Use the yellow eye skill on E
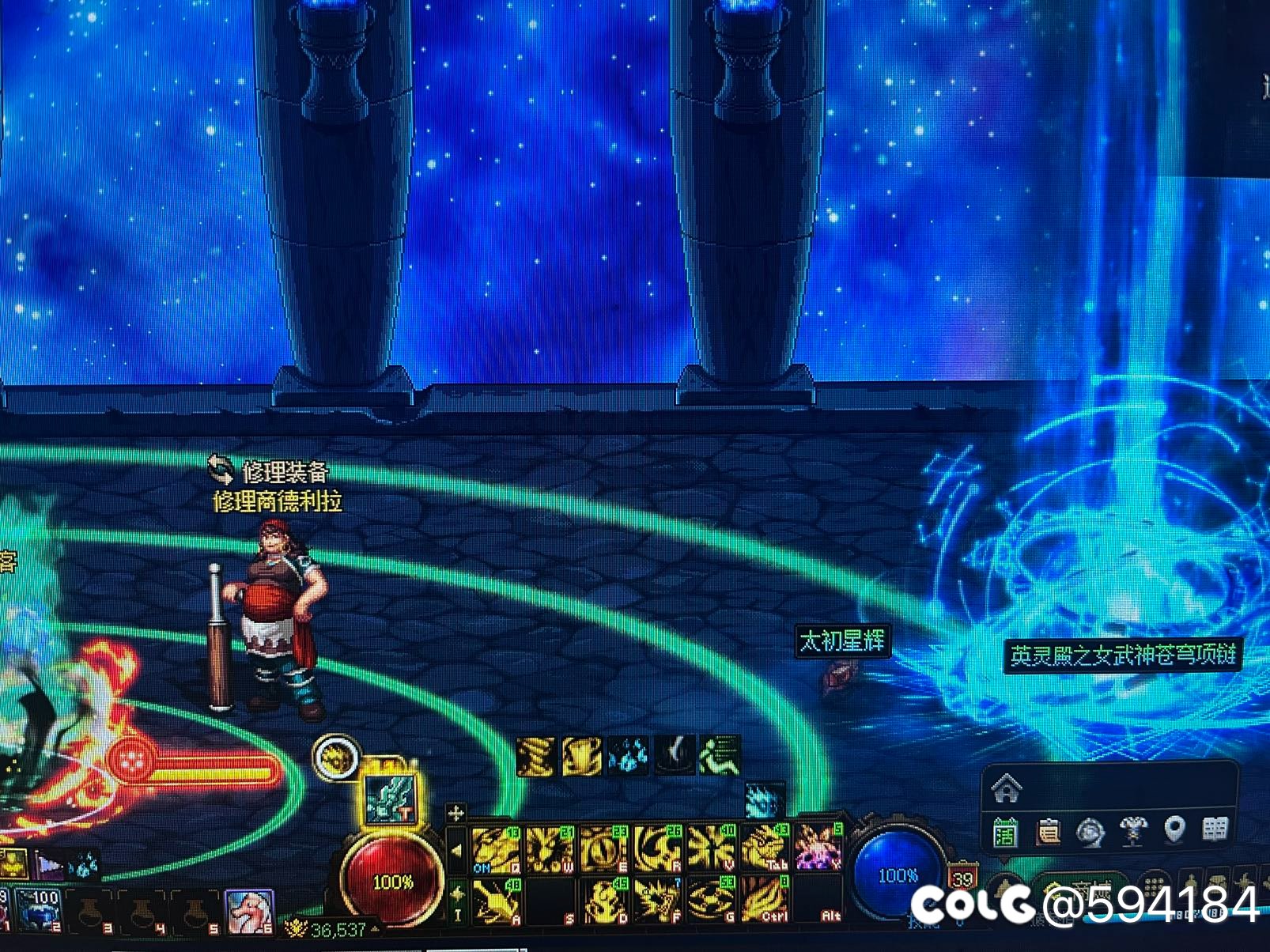 603,850
